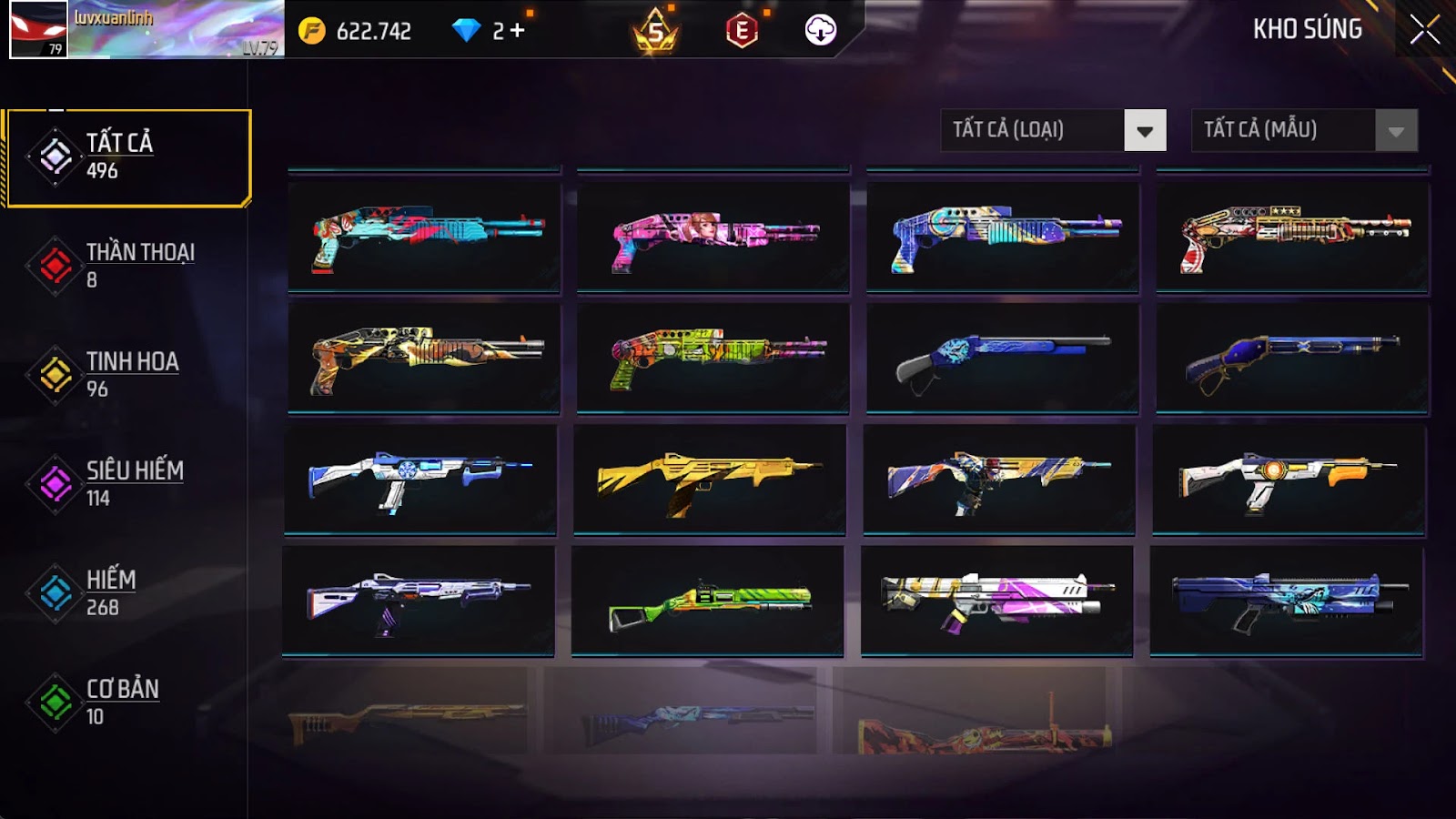1456x819 pixels.
Task: Switch to the Thần Thoại tab
Action: point(128,266)
